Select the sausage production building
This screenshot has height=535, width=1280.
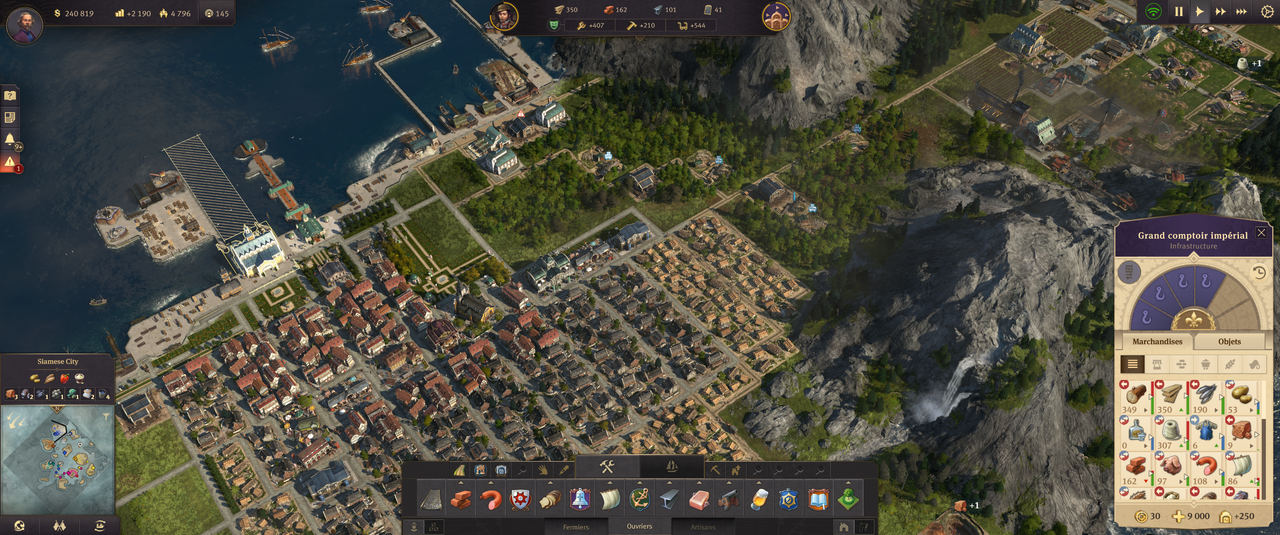pos(490,499)
